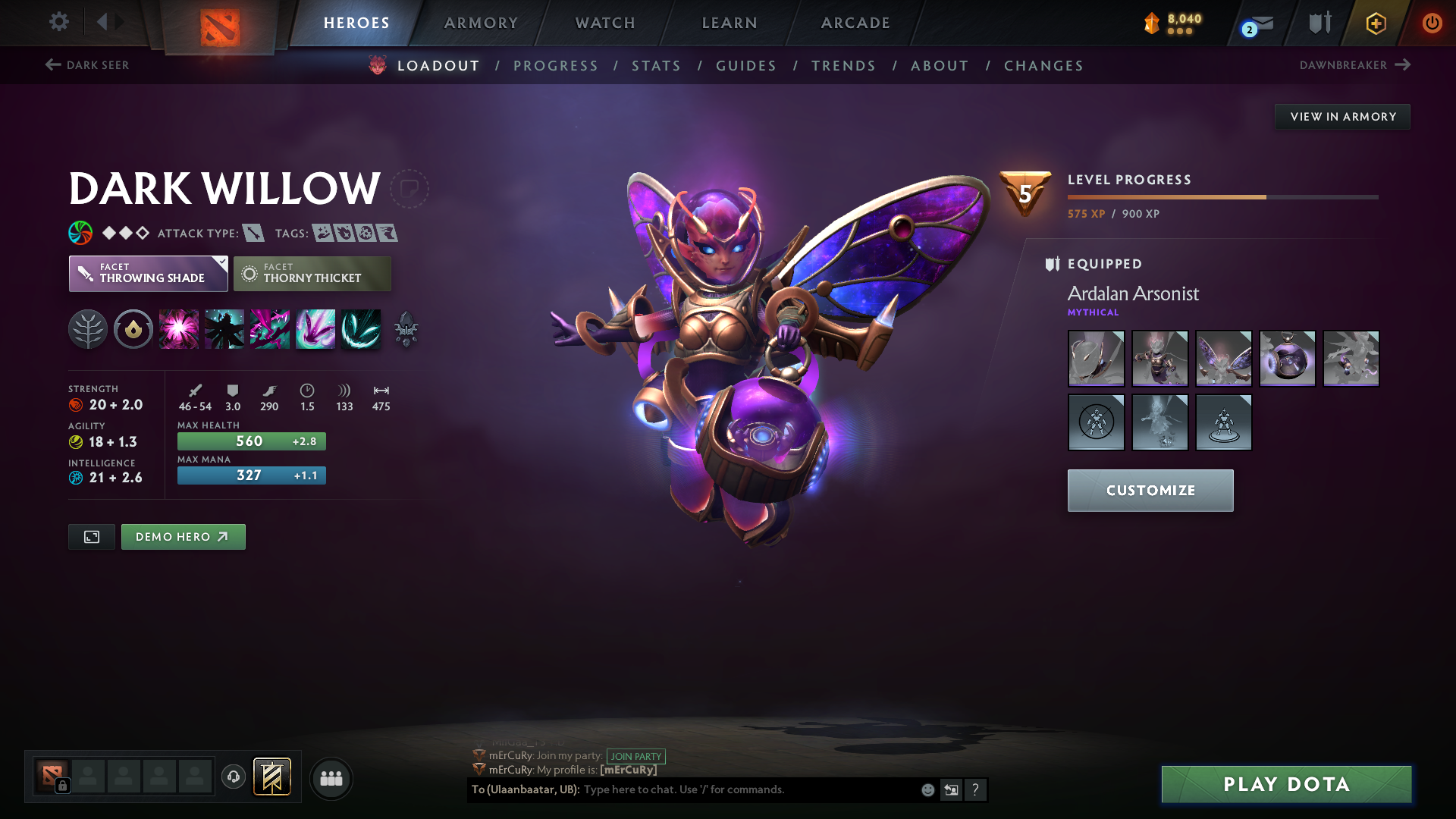
Task: Switch to the Stats tab
Action: pyautogui.click(x=656, y=66)
